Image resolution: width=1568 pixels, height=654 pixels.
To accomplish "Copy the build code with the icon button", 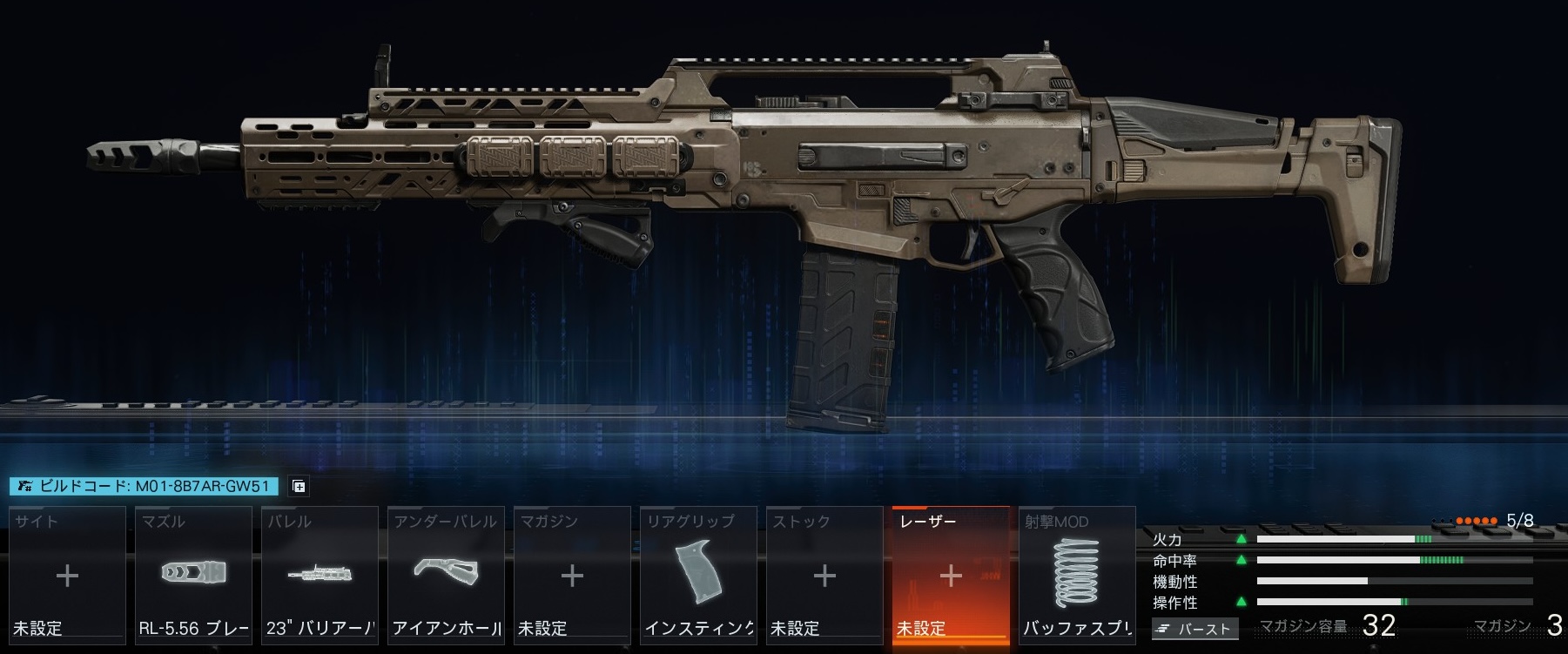I will (x=298, y=487).
